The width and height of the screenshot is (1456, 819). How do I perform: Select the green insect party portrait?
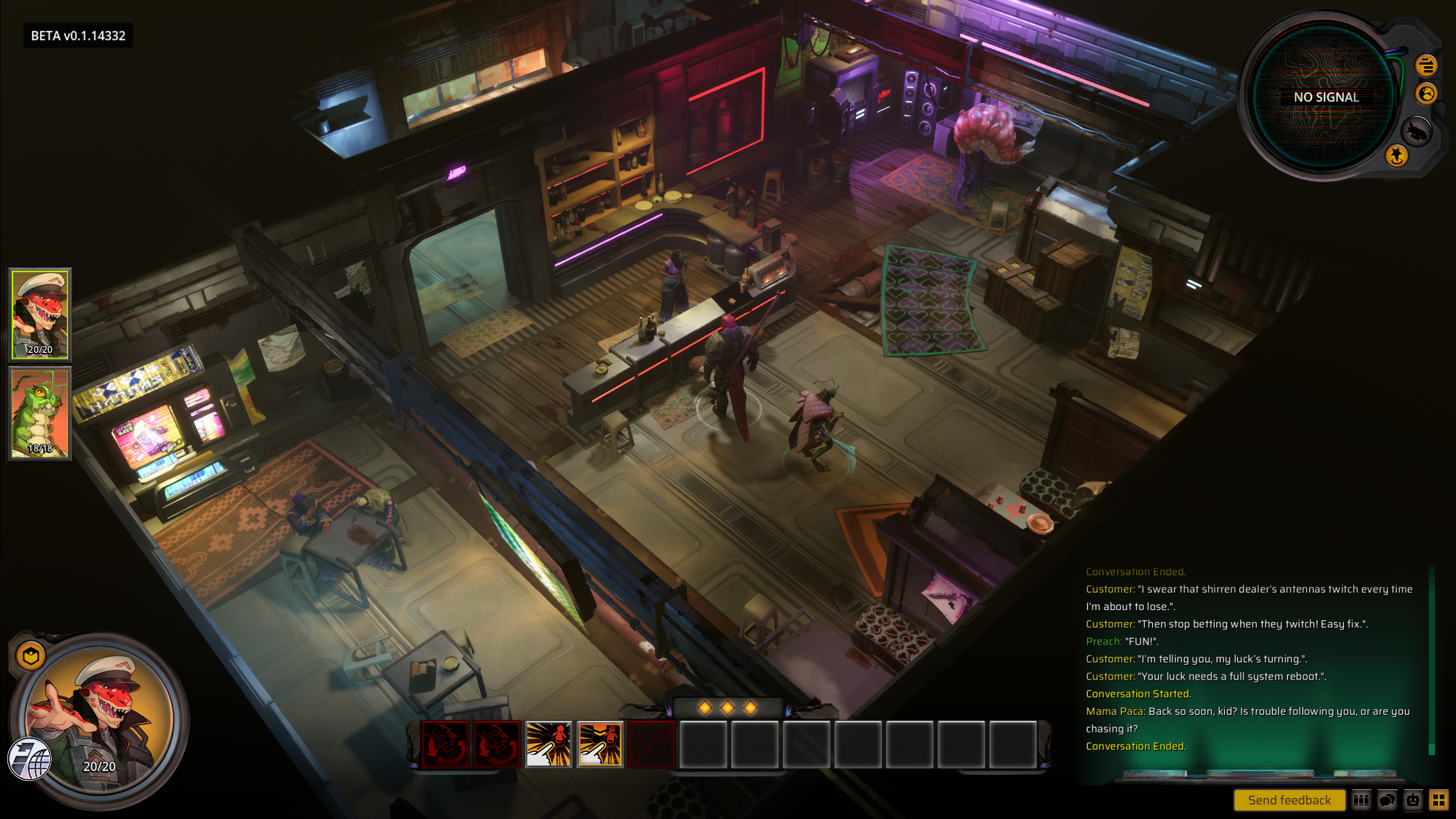tap(40, 413)
